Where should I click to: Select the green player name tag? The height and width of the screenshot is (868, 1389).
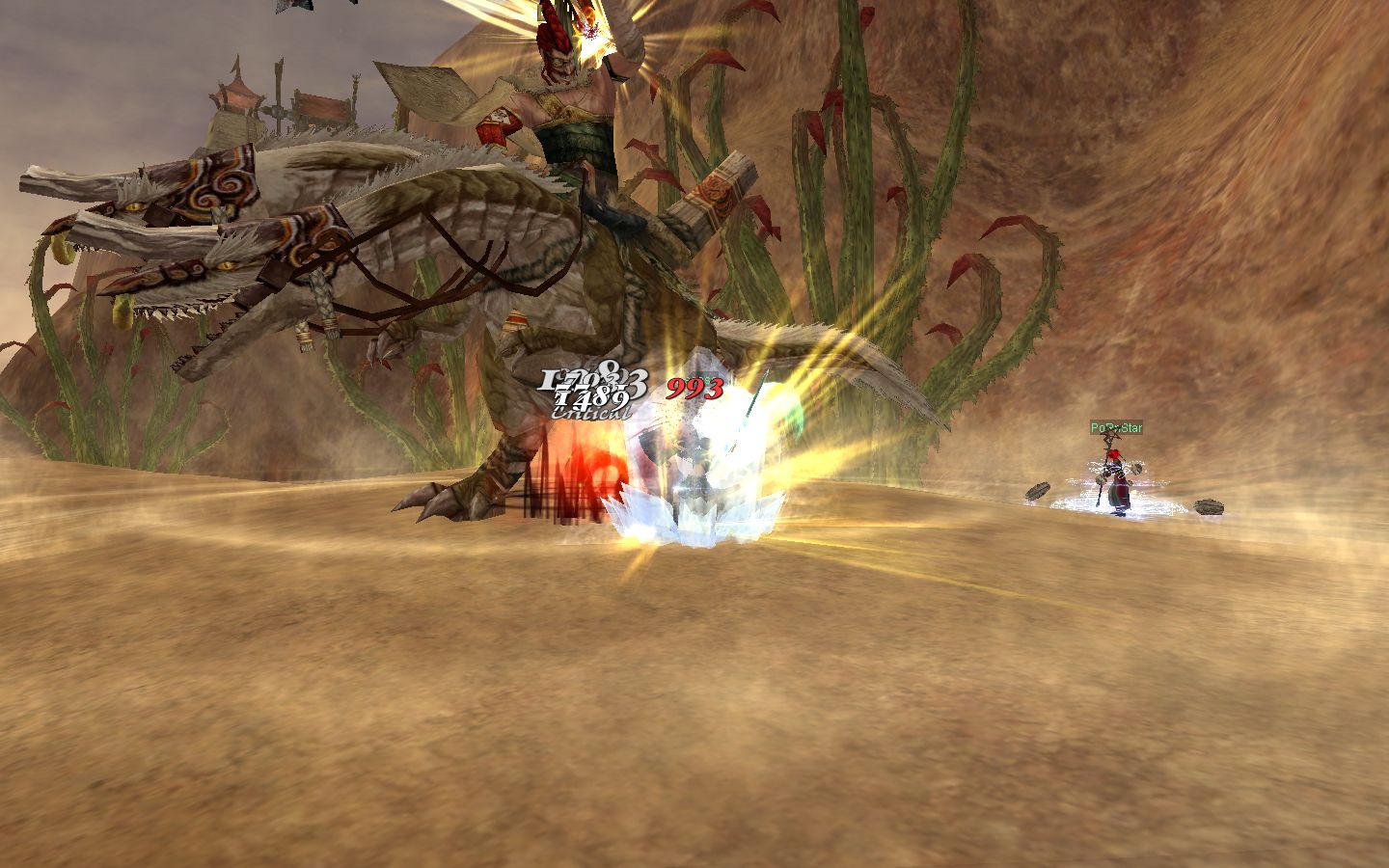(x=1116, y=427)
